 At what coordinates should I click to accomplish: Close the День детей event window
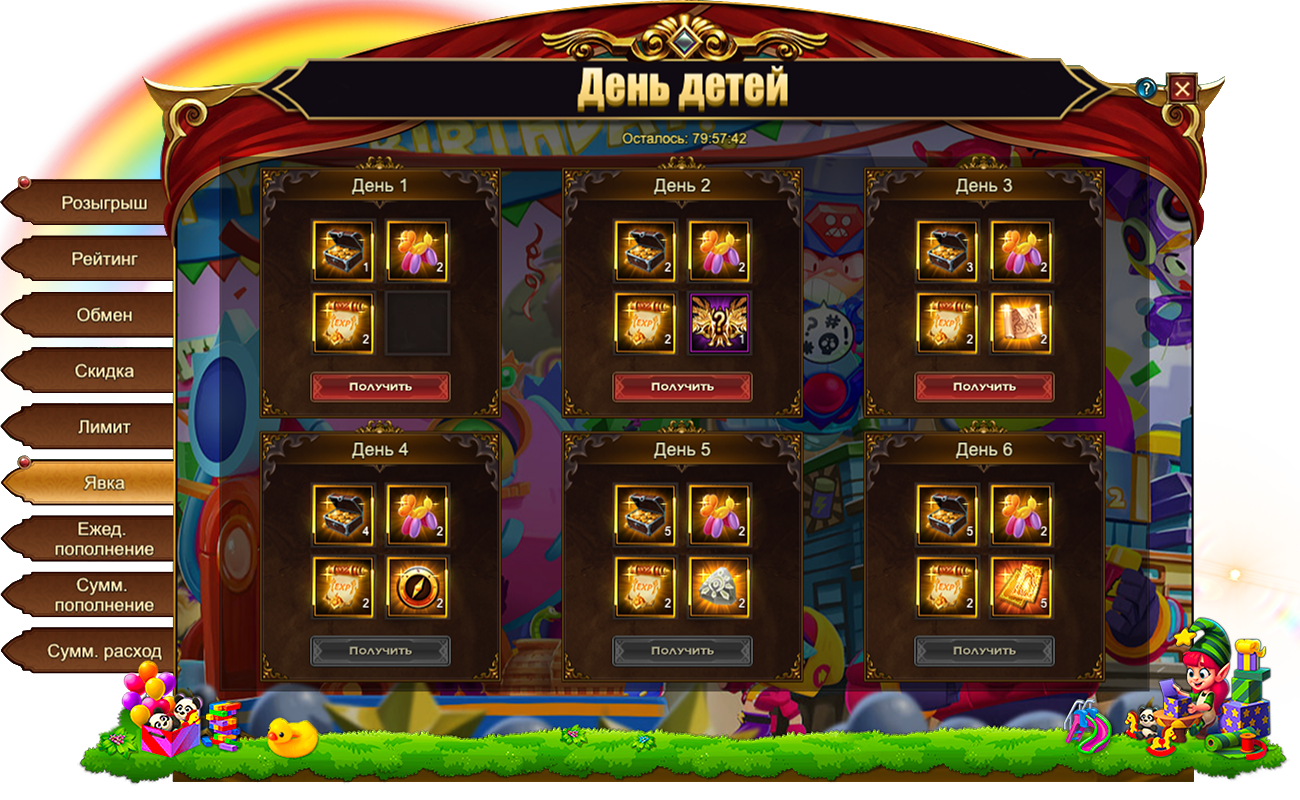pyautogui.click(x=1182, y=89)
